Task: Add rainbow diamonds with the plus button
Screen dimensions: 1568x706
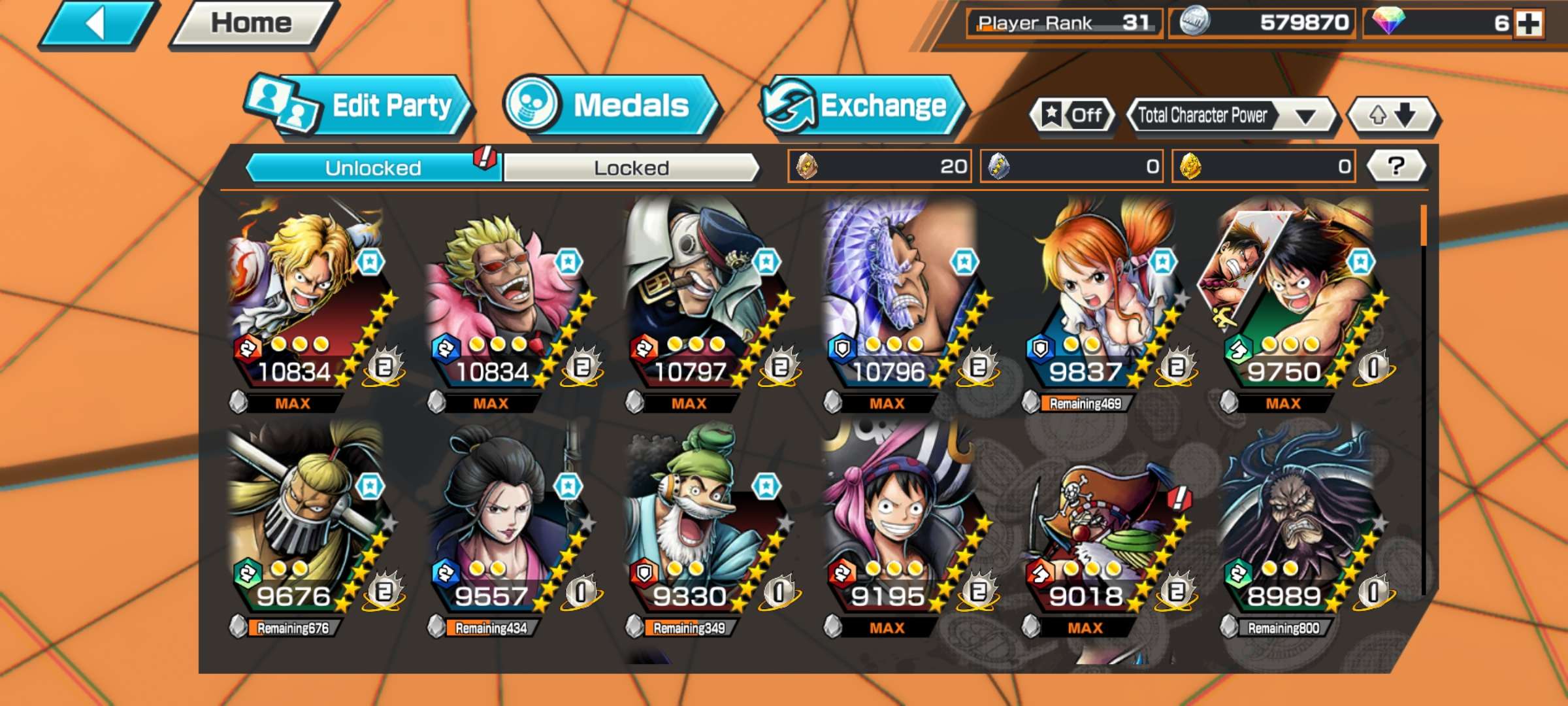Action: coord(1529,24)
